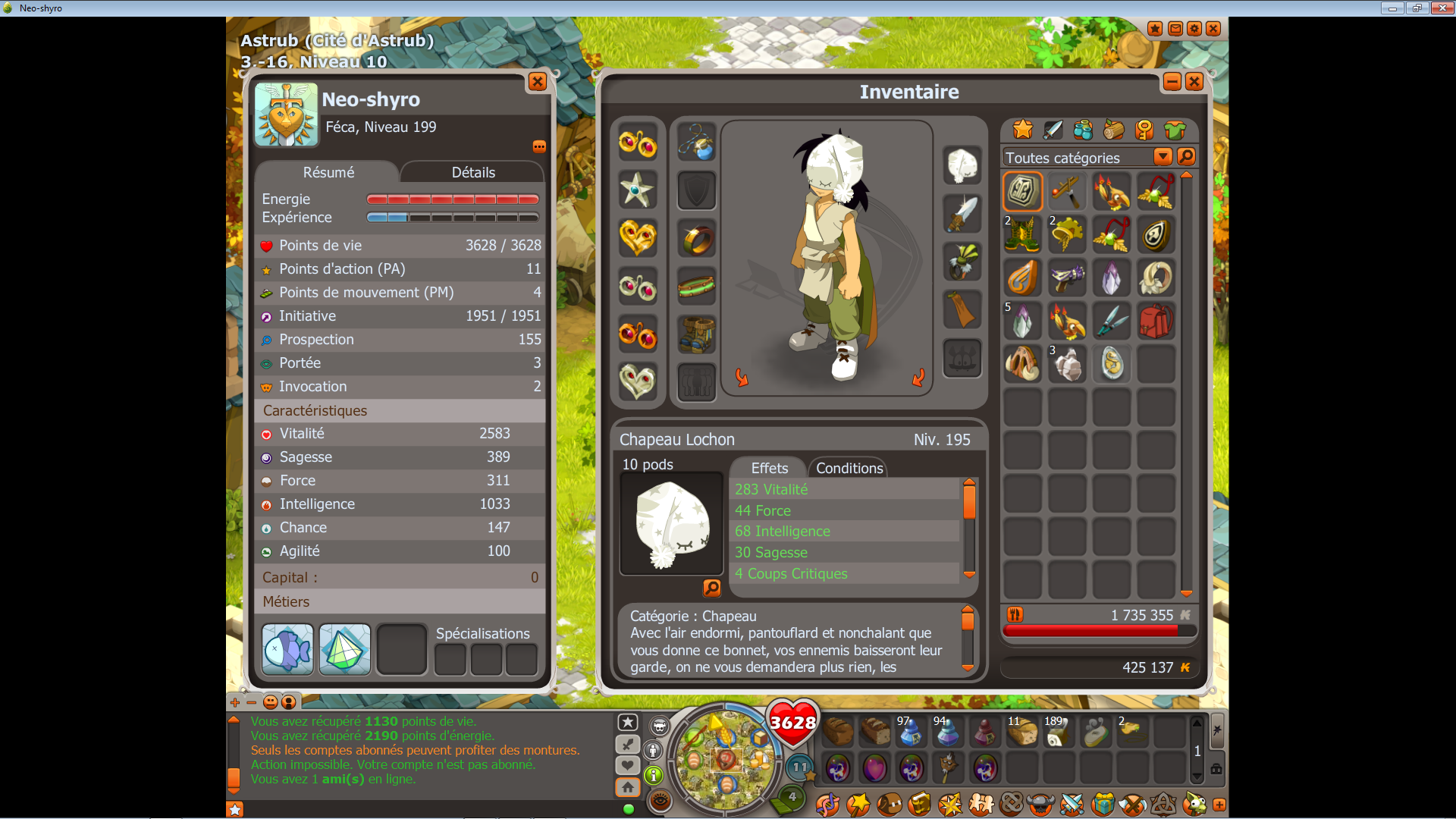
Task: Close the Neo-shyro character sheet
Action: 537,82
